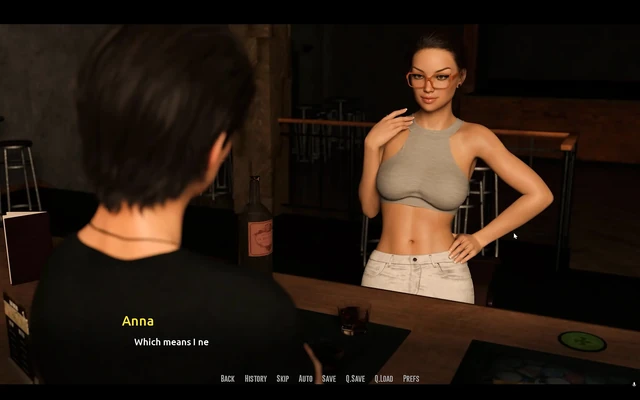Open the Save menu
Screen dimensions: 640x400
point(329,379)
